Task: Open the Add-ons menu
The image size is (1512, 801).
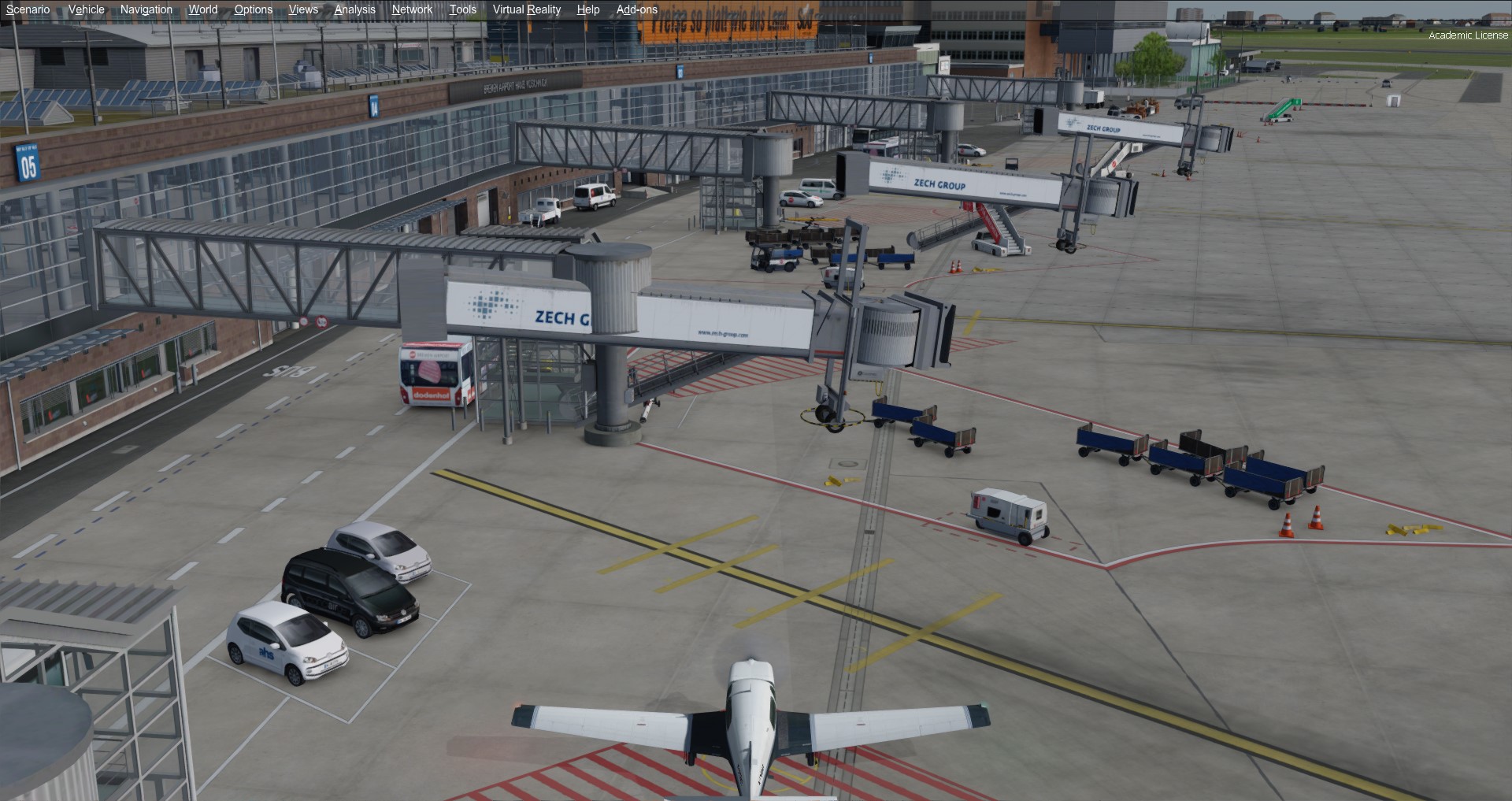Action: pos(636,9)
